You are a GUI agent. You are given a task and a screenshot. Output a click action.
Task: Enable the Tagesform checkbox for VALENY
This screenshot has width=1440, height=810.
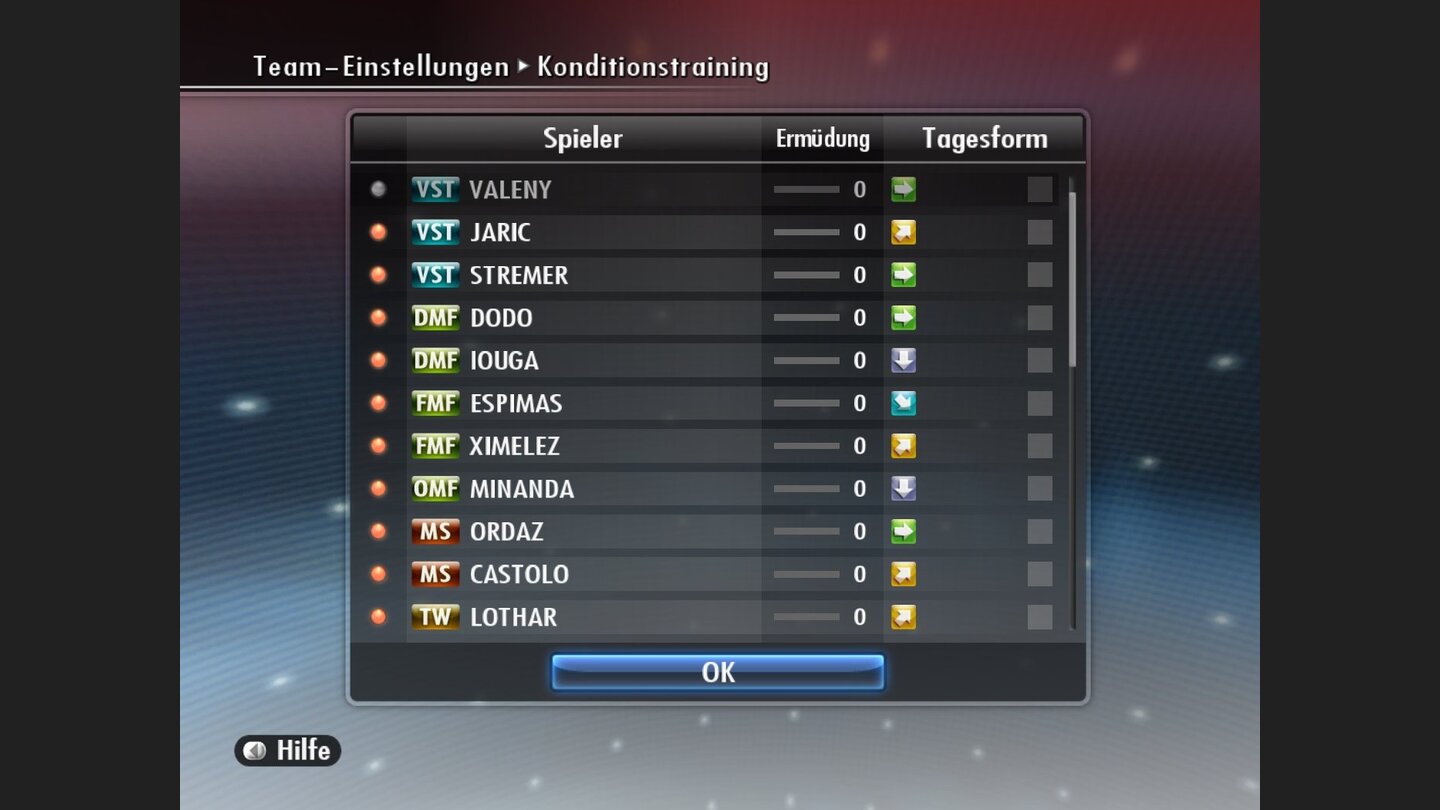coord(1039,189)
